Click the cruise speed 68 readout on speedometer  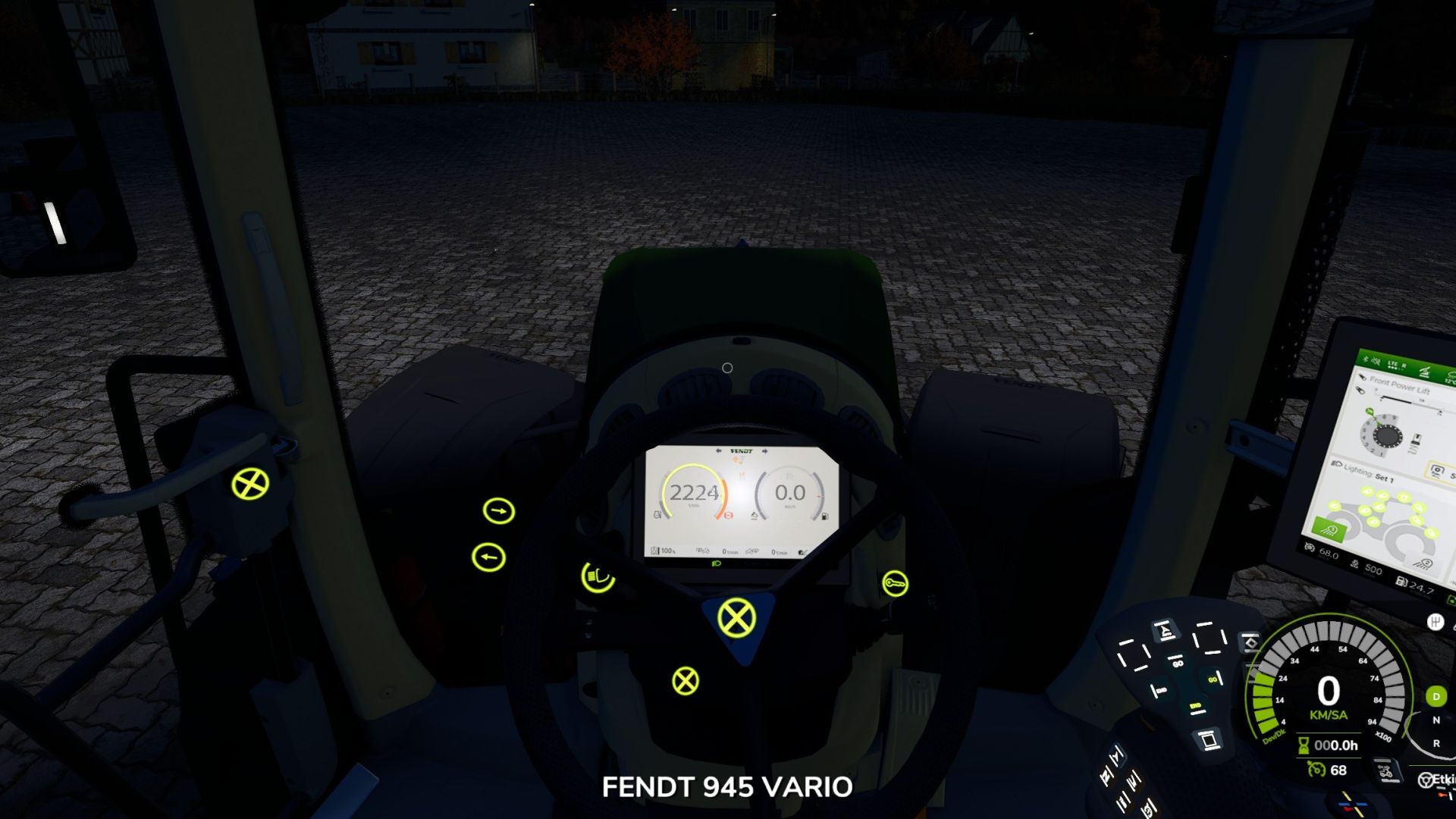coord(1338,771)
